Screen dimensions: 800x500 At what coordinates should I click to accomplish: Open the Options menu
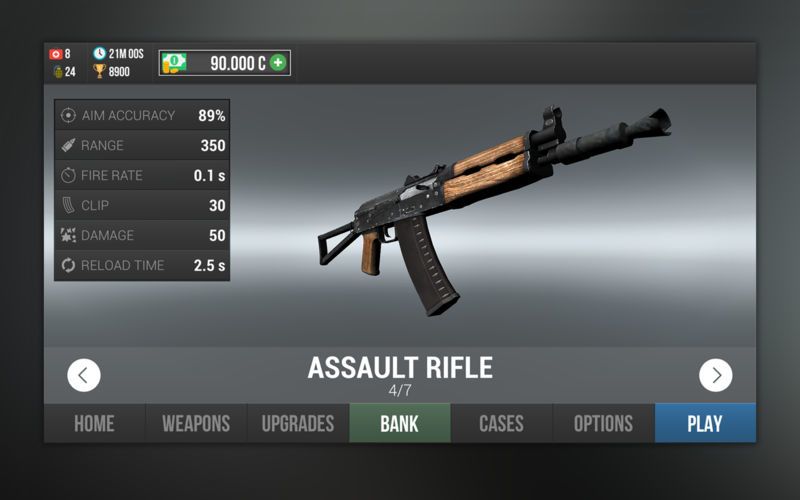coord(603,423)
